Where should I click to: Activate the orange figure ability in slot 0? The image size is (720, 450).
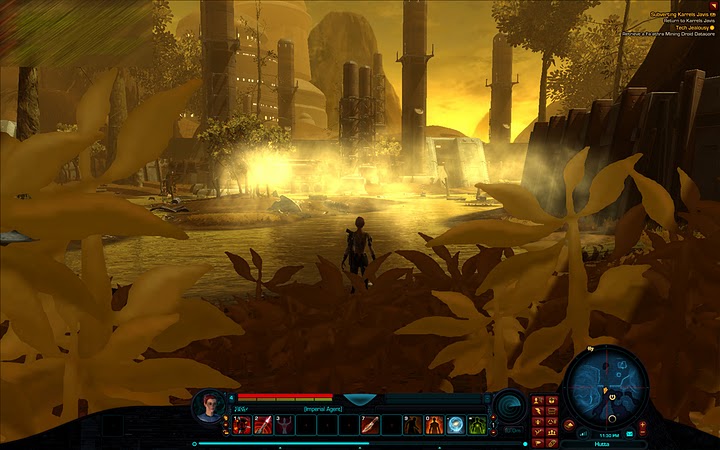435,426
